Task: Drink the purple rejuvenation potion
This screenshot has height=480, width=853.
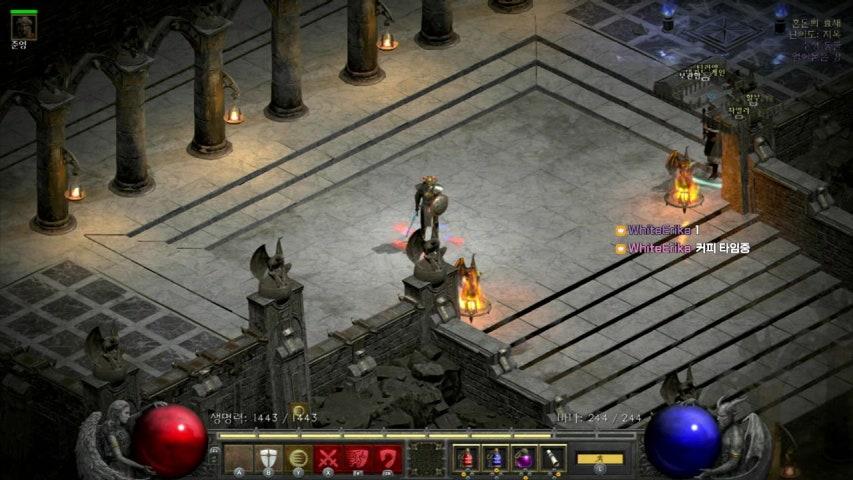Action: click(x=523, y=458)
